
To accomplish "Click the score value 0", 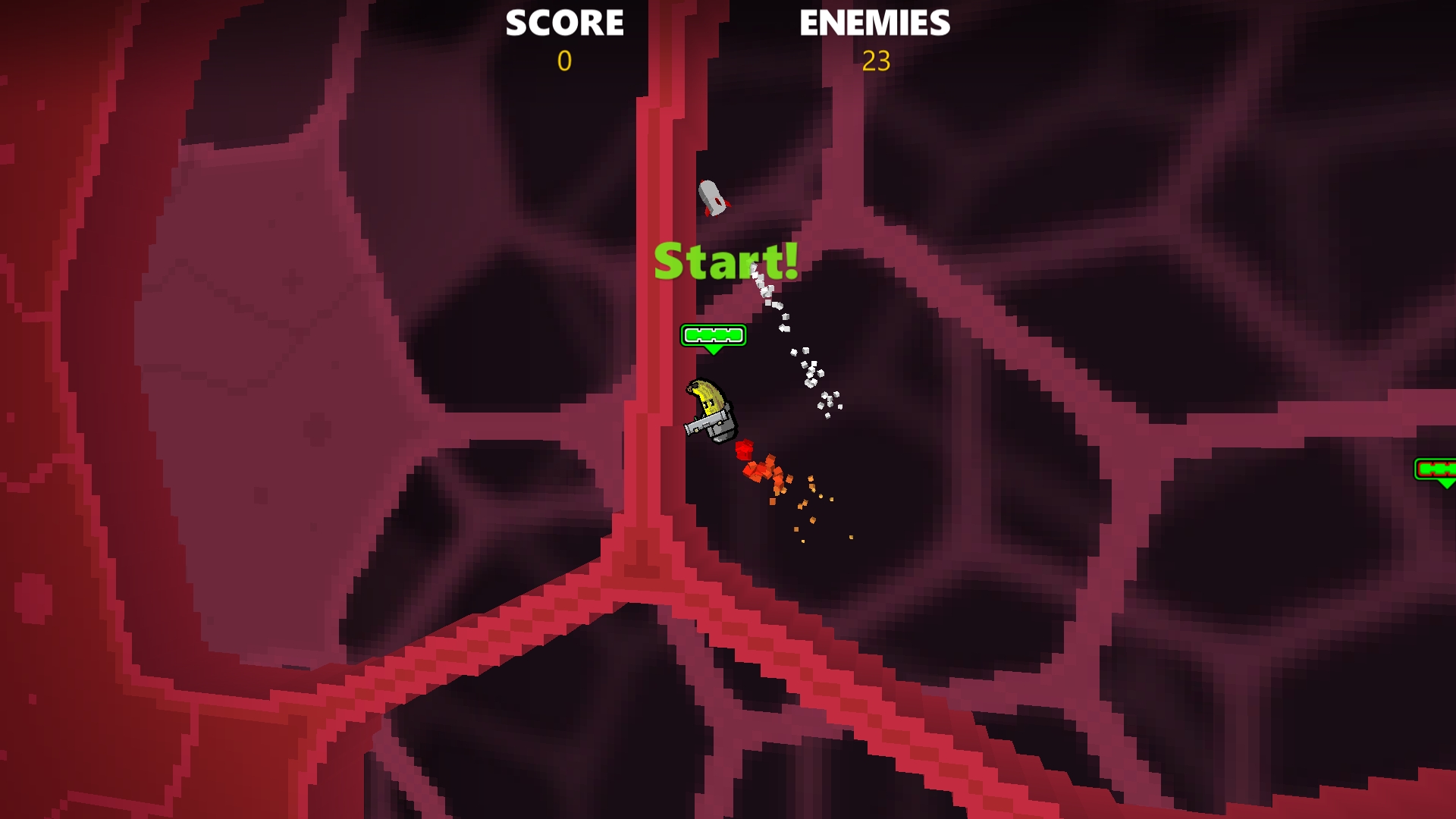I will [x=564, y=62].
